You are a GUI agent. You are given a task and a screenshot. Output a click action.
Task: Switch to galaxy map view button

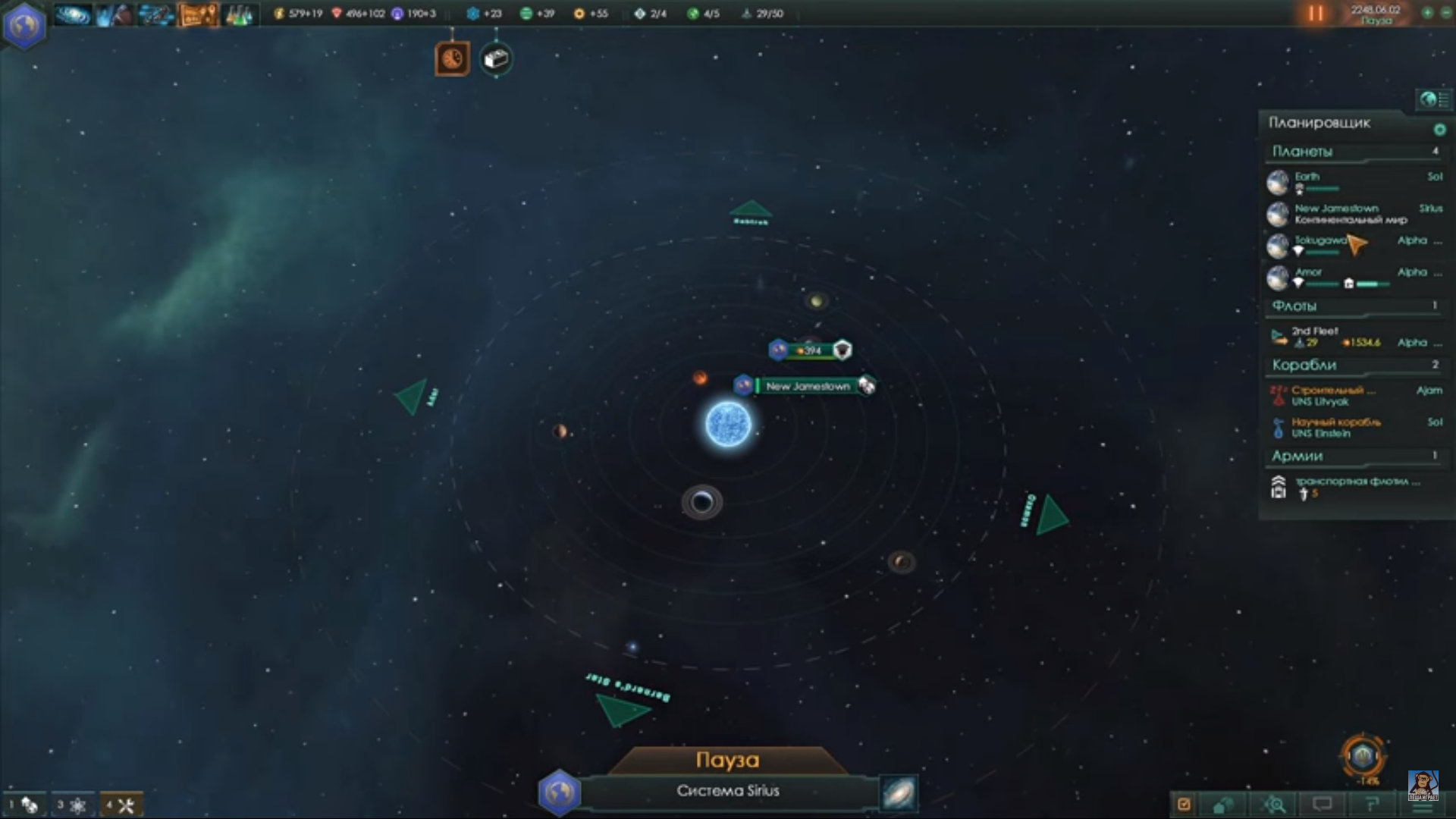(x=899, y=793)
